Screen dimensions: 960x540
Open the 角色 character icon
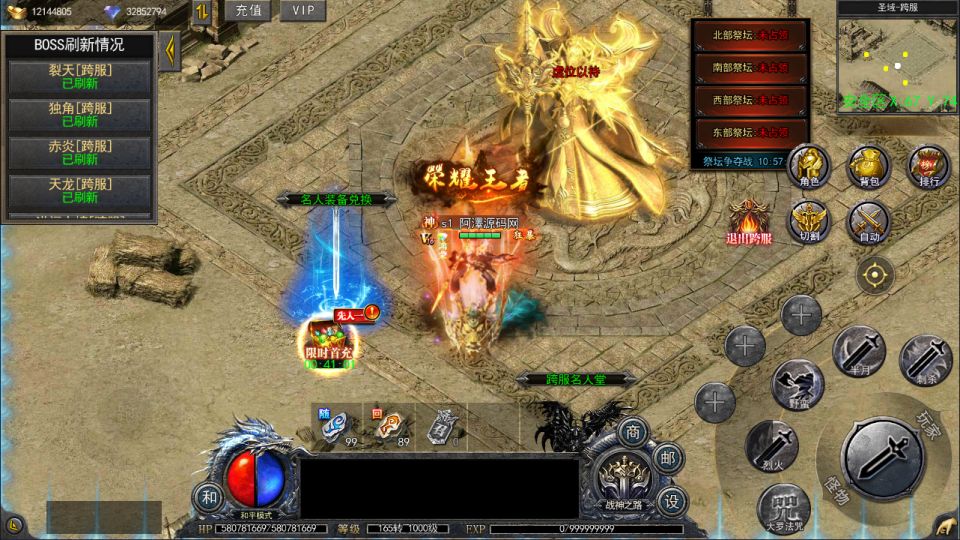809,166
